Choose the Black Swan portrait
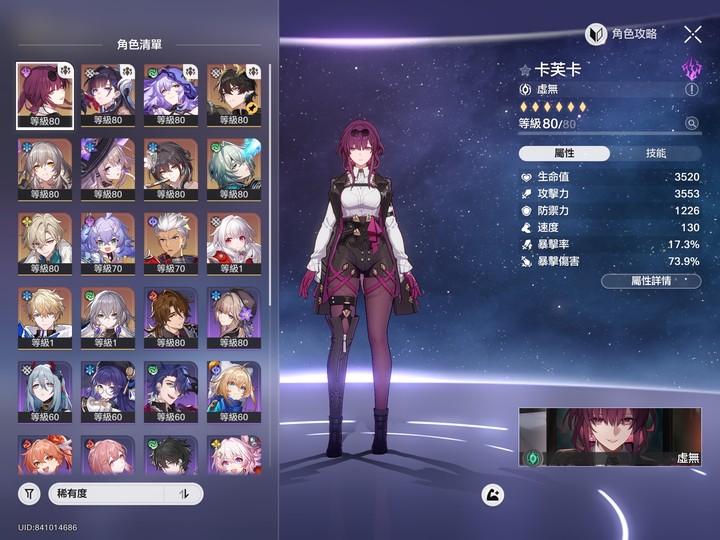This screenshot has width=720, height=540. click(169, 97)
